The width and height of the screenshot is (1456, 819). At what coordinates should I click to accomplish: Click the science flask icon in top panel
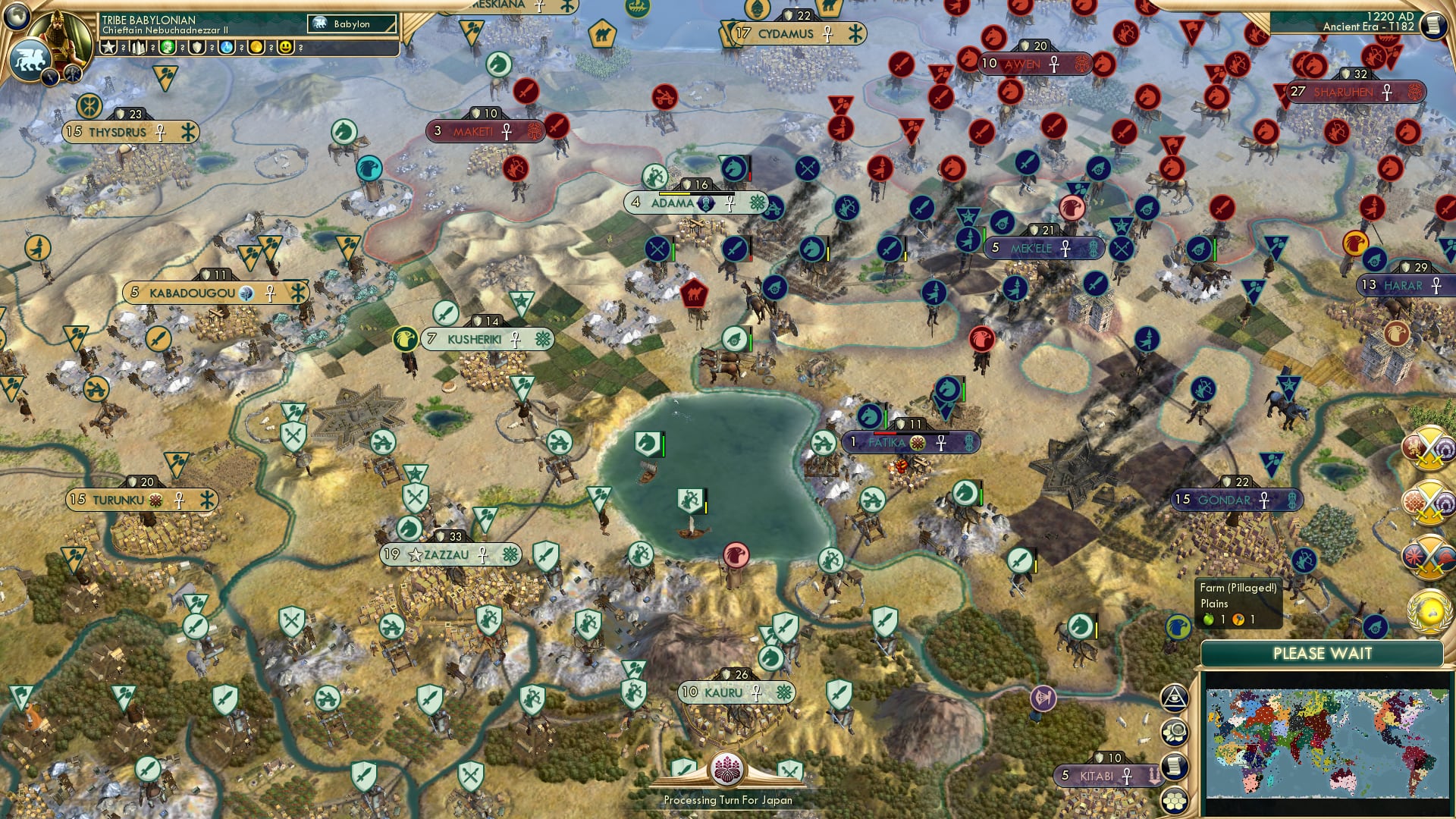[225, 48]
